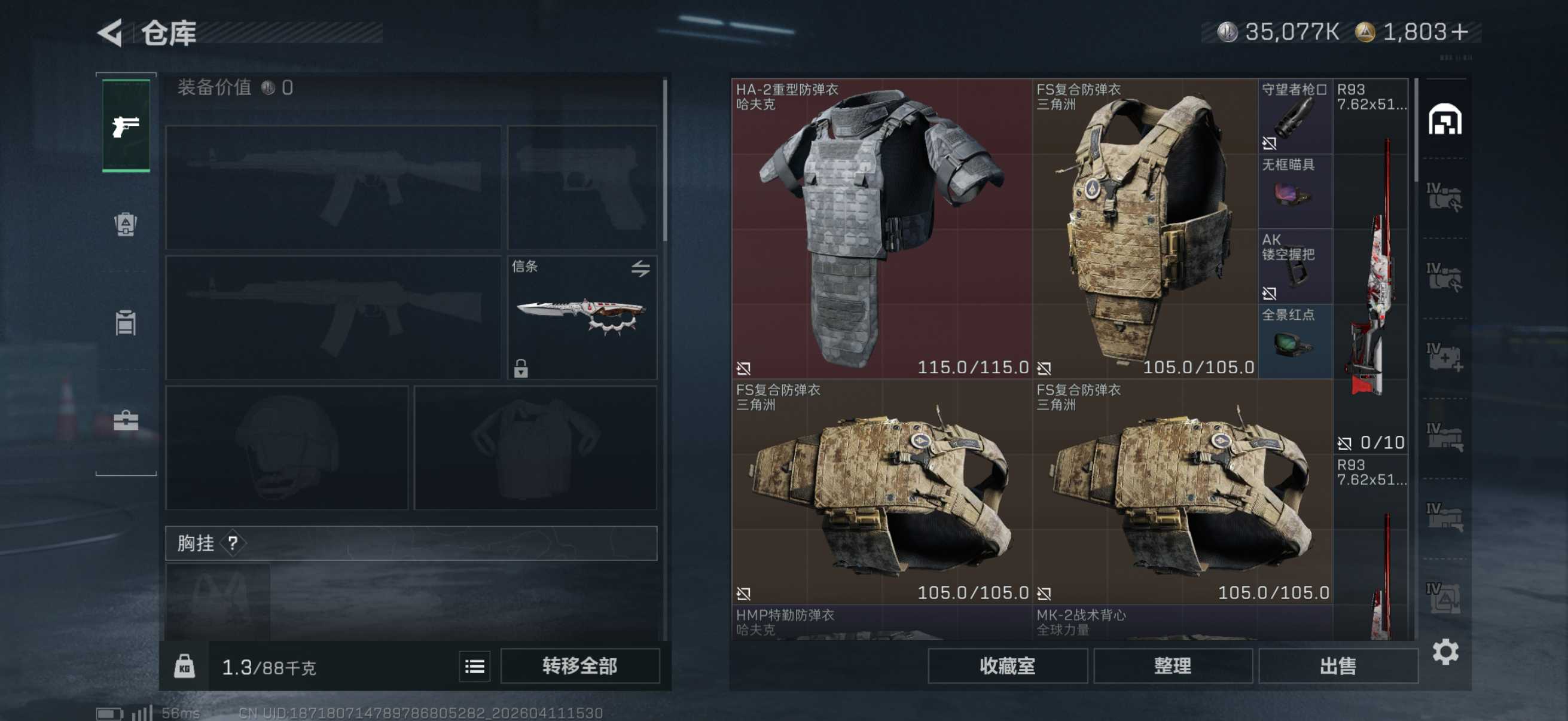
Task: Select the 无框瞄具 sight item
Action: (x=1295, y=191)
